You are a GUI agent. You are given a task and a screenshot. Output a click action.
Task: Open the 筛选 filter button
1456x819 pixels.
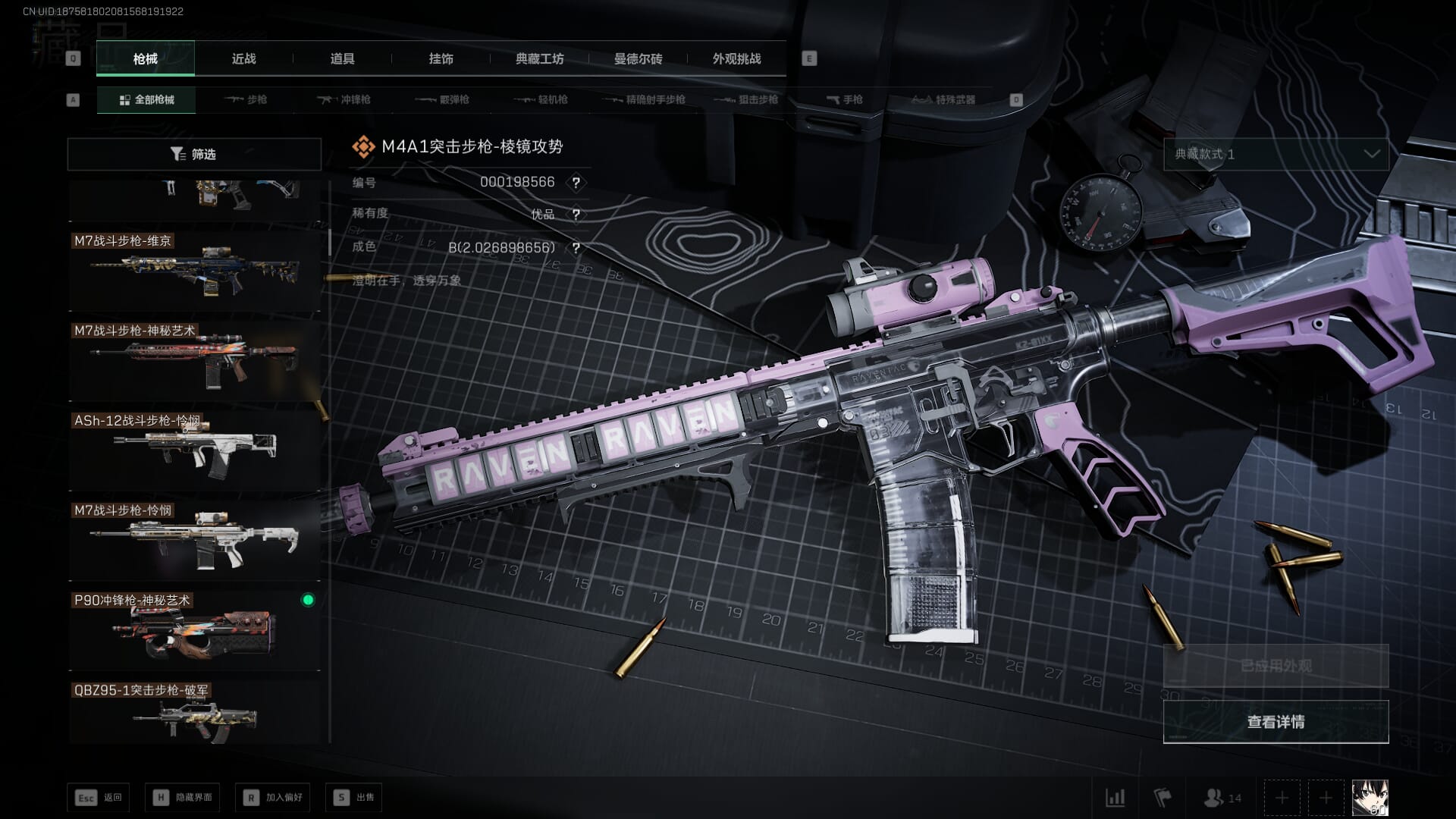(194, 154)
